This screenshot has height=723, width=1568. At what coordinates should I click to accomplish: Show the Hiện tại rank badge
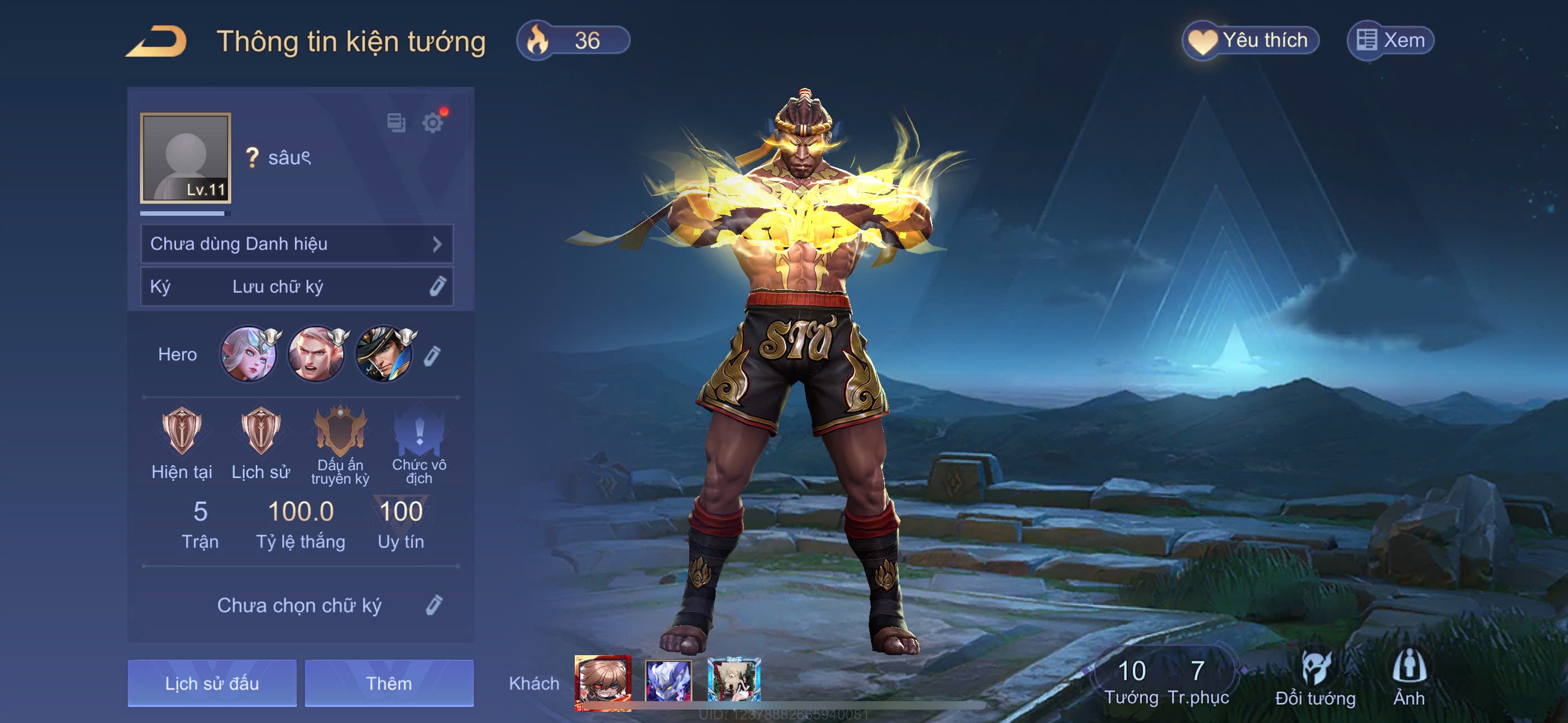click(x=181, y=432)
